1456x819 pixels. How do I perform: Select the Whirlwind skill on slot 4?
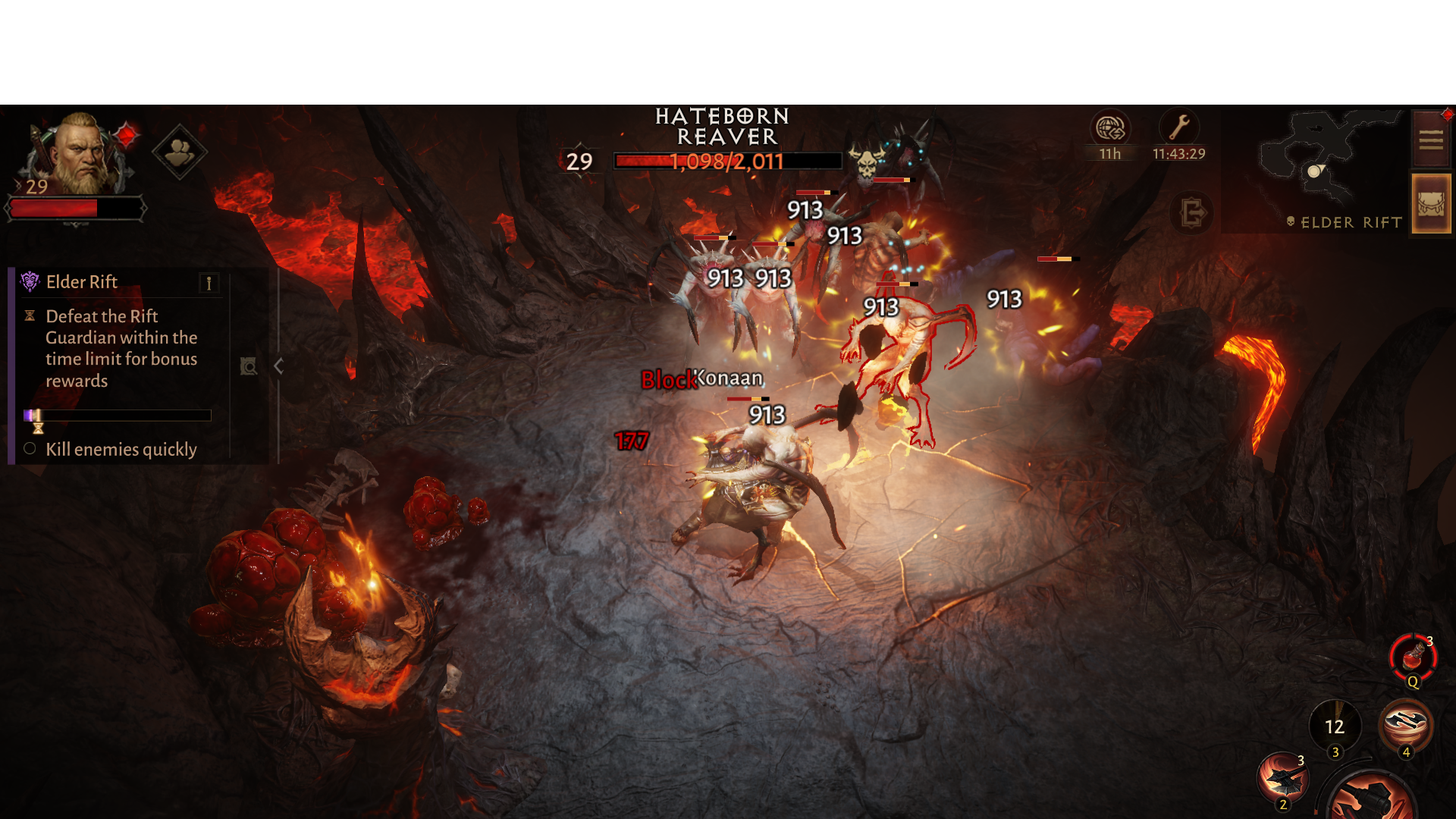[x=1407, y=721]
